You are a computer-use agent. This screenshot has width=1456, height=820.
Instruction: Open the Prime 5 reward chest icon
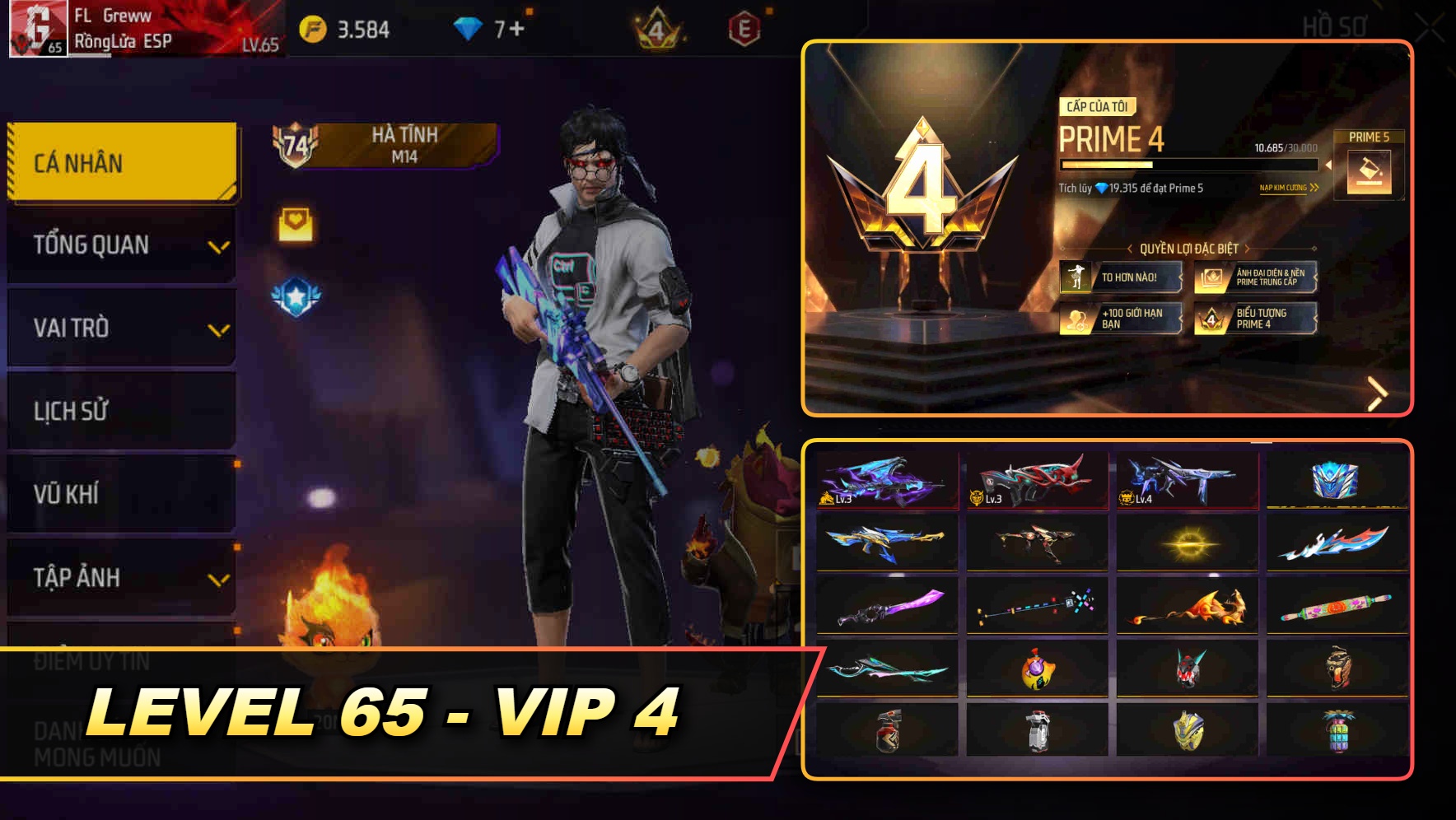click(x=1367, y=173)
